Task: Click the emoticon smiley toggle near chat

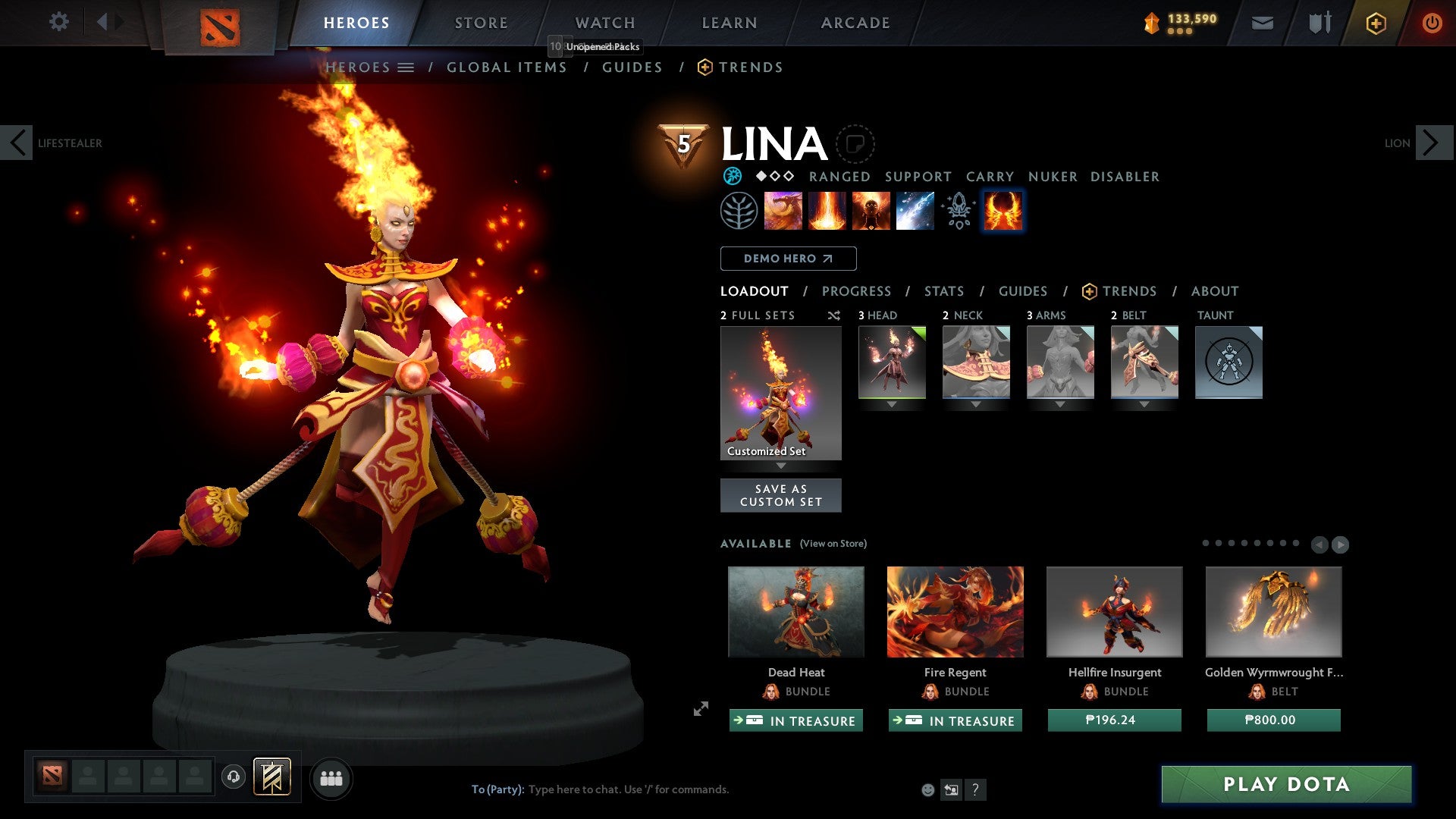Action: [x=927, y=789]
